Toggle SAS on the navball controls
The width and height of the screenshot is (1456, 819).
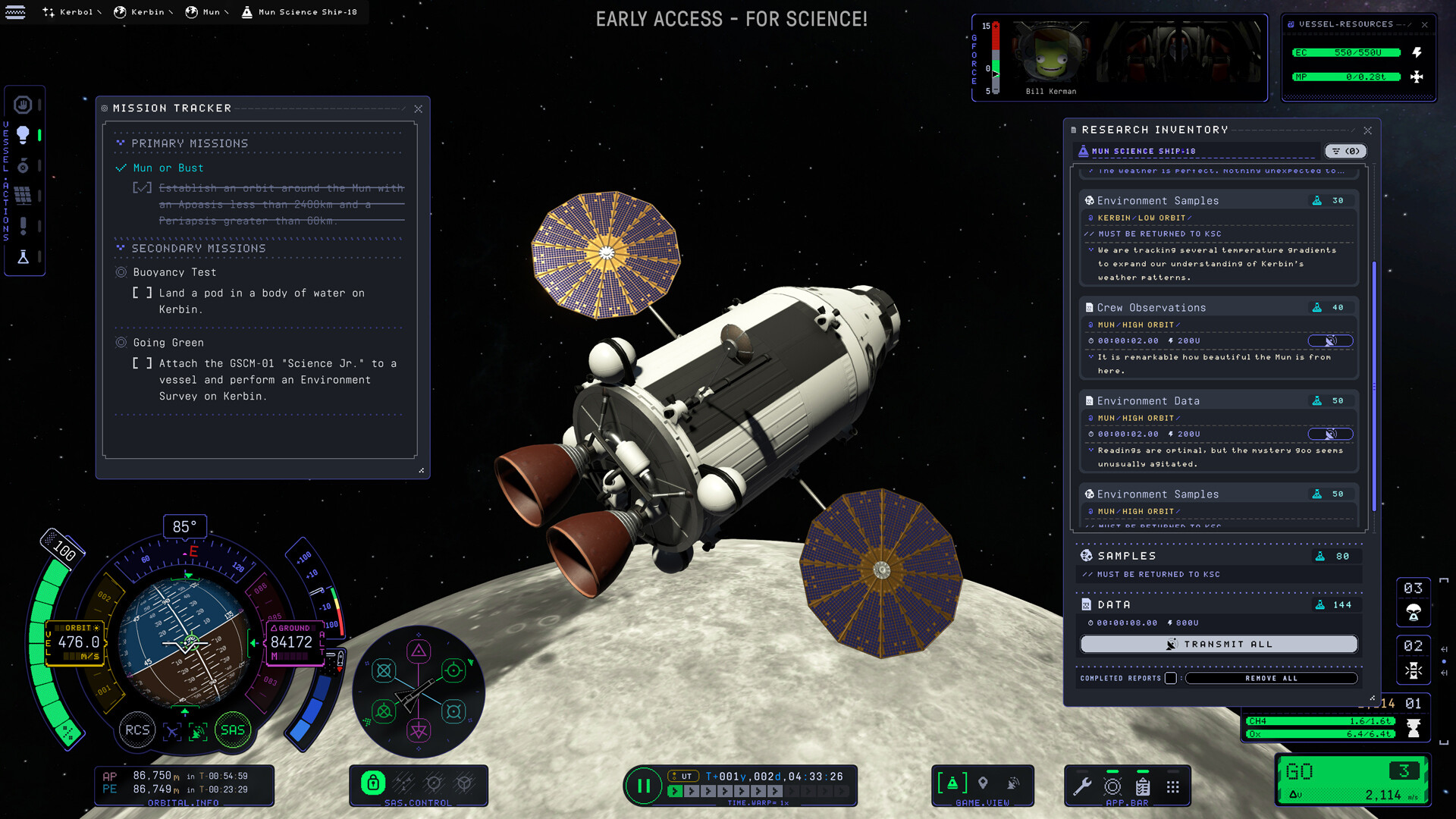(x=232, y=730)
